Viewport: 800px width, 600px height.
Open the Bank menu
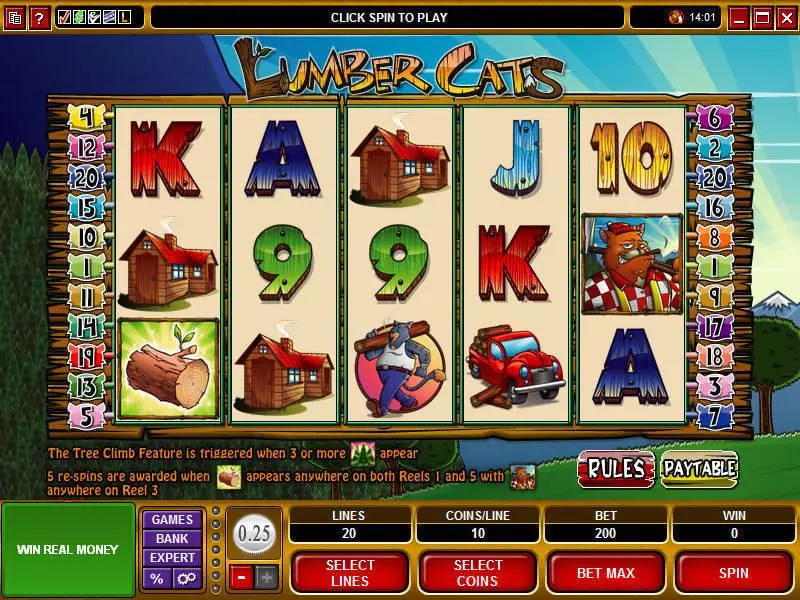(172, 539)
